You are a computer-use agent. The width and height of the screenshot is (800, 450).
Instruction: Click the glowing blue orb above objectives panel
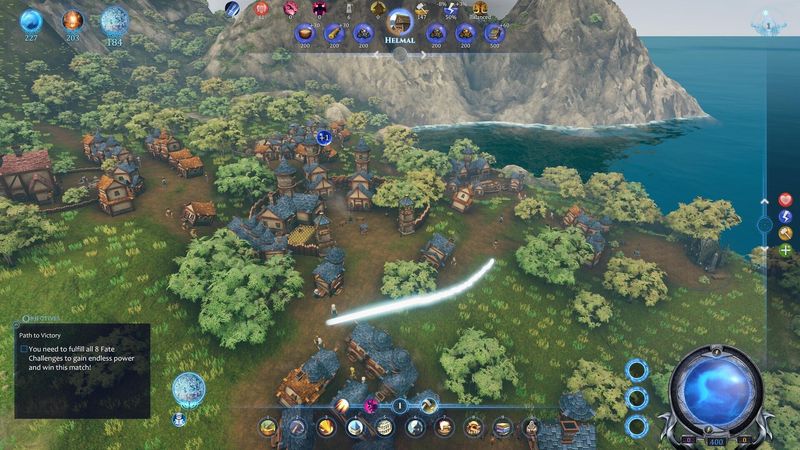[x=187, y=388]
